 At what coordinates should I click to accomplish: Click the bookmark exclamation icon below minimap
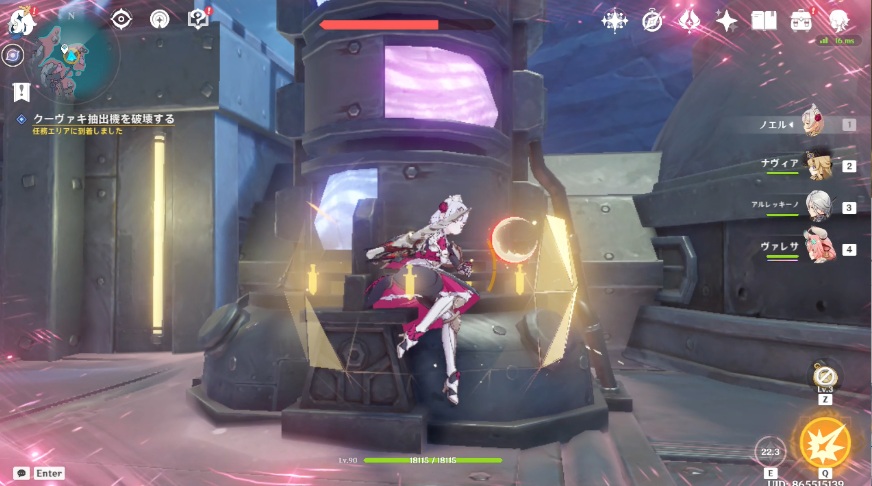[22, 92]
